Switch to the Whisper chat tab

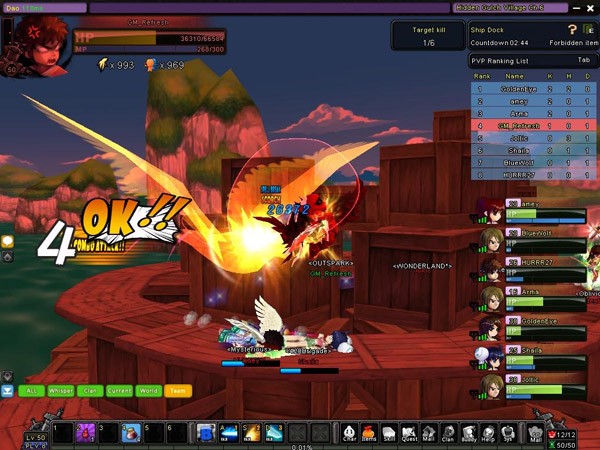[60, 391]
